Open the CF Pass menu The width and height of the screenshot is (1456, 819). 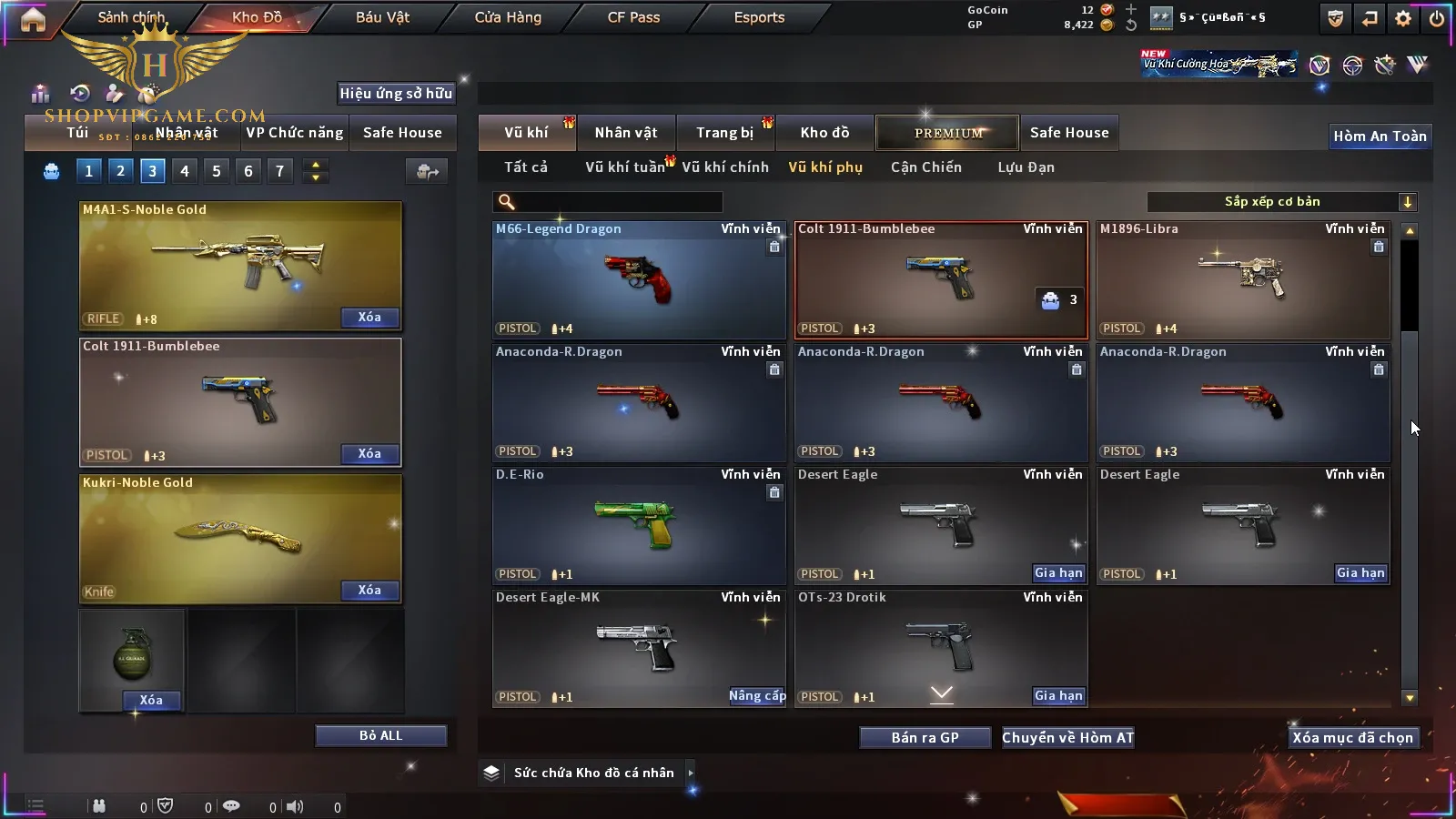633,17
